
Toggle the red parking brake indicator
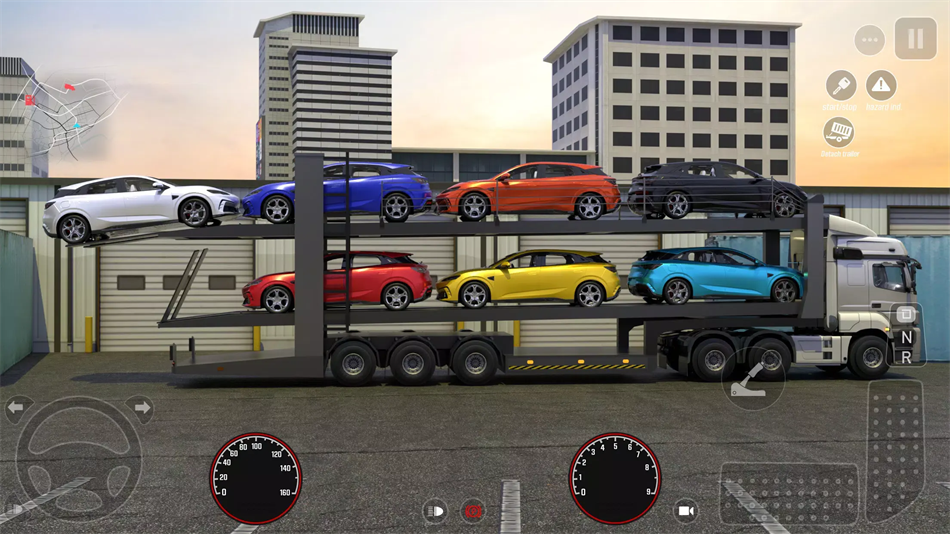pyautogui.click(x=473, y=511)
